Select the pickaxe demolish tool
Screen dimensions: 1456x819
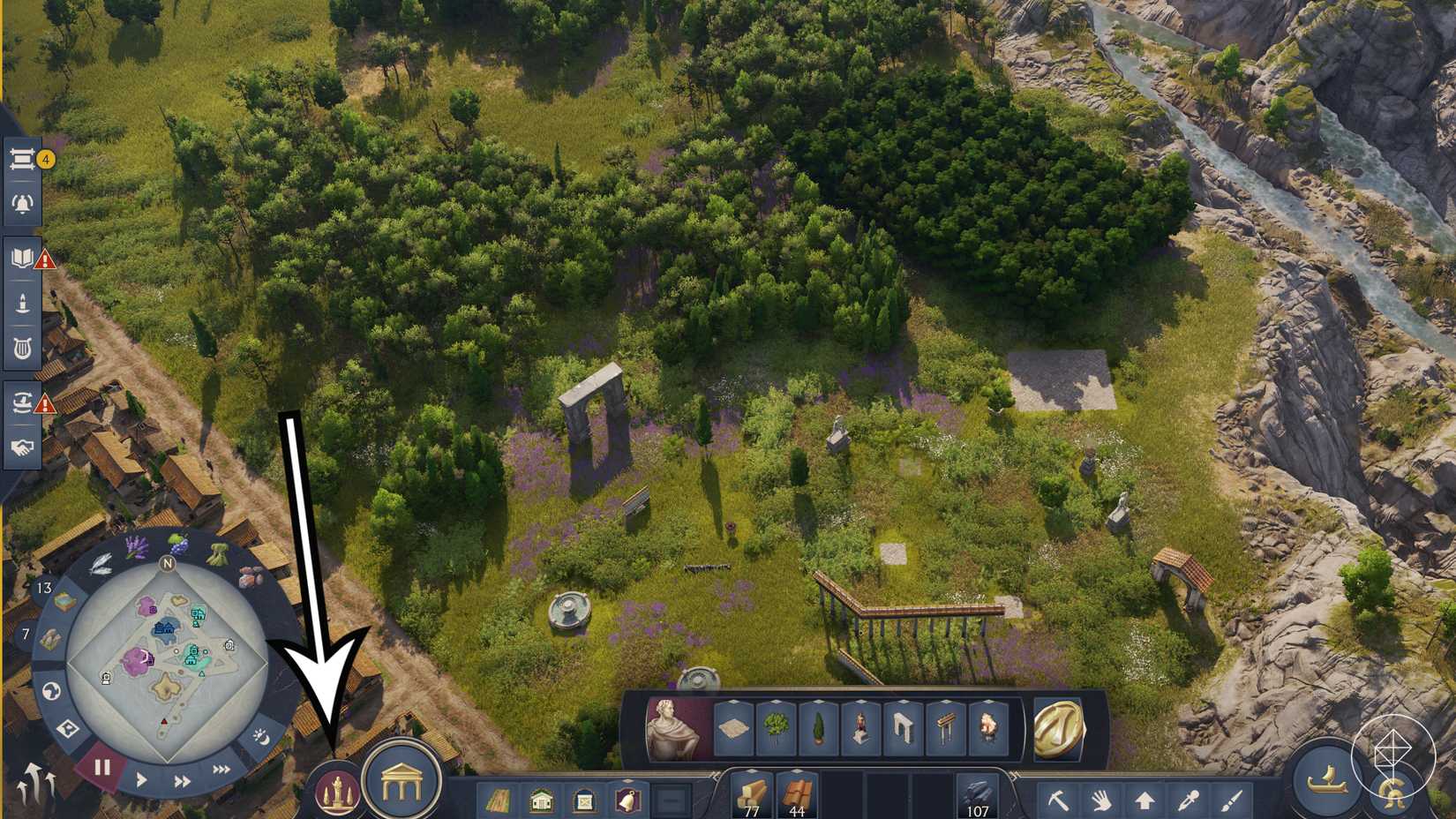[x=1060, y=800]
